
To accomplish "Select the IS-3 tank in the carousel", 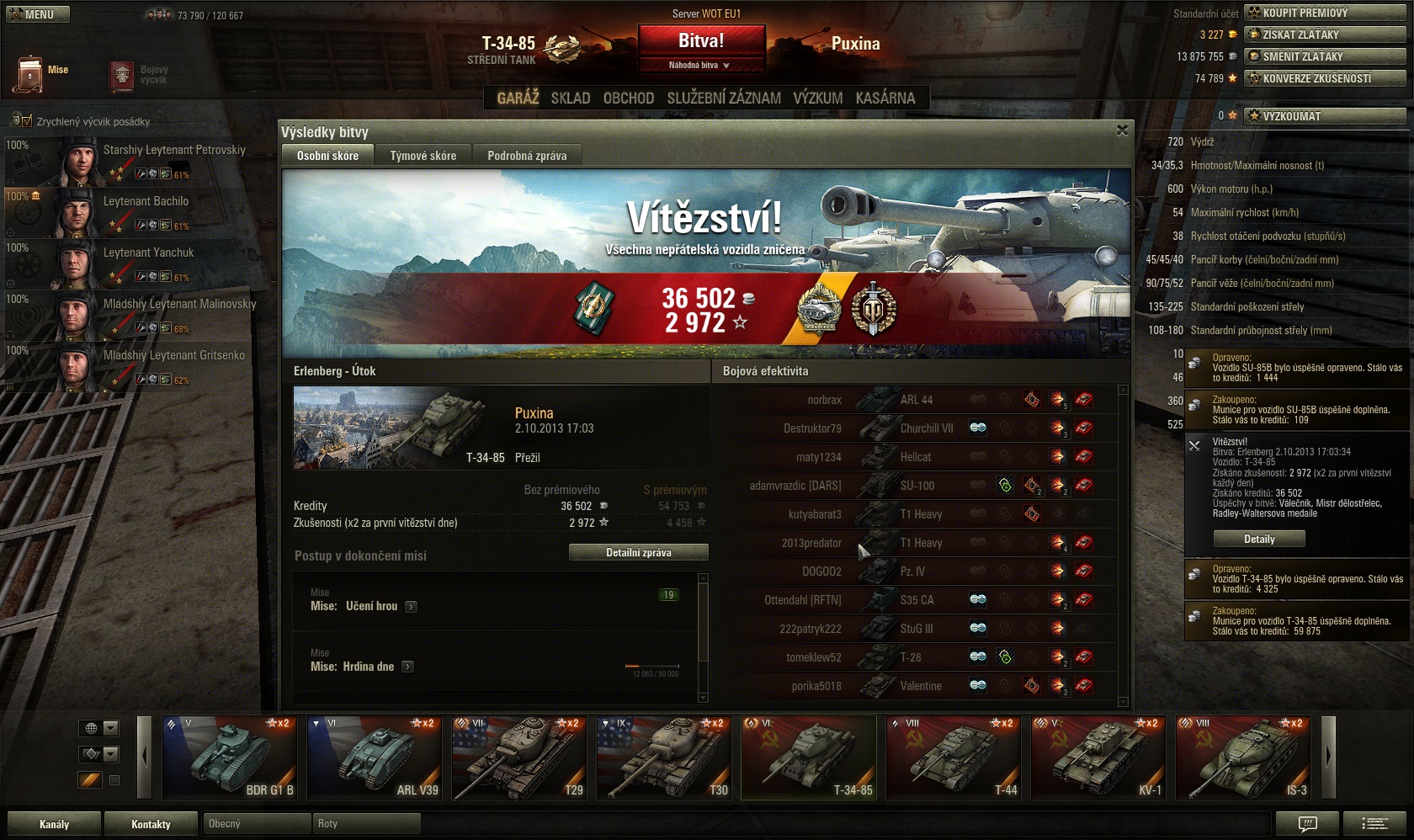I will click(1243, 757).
